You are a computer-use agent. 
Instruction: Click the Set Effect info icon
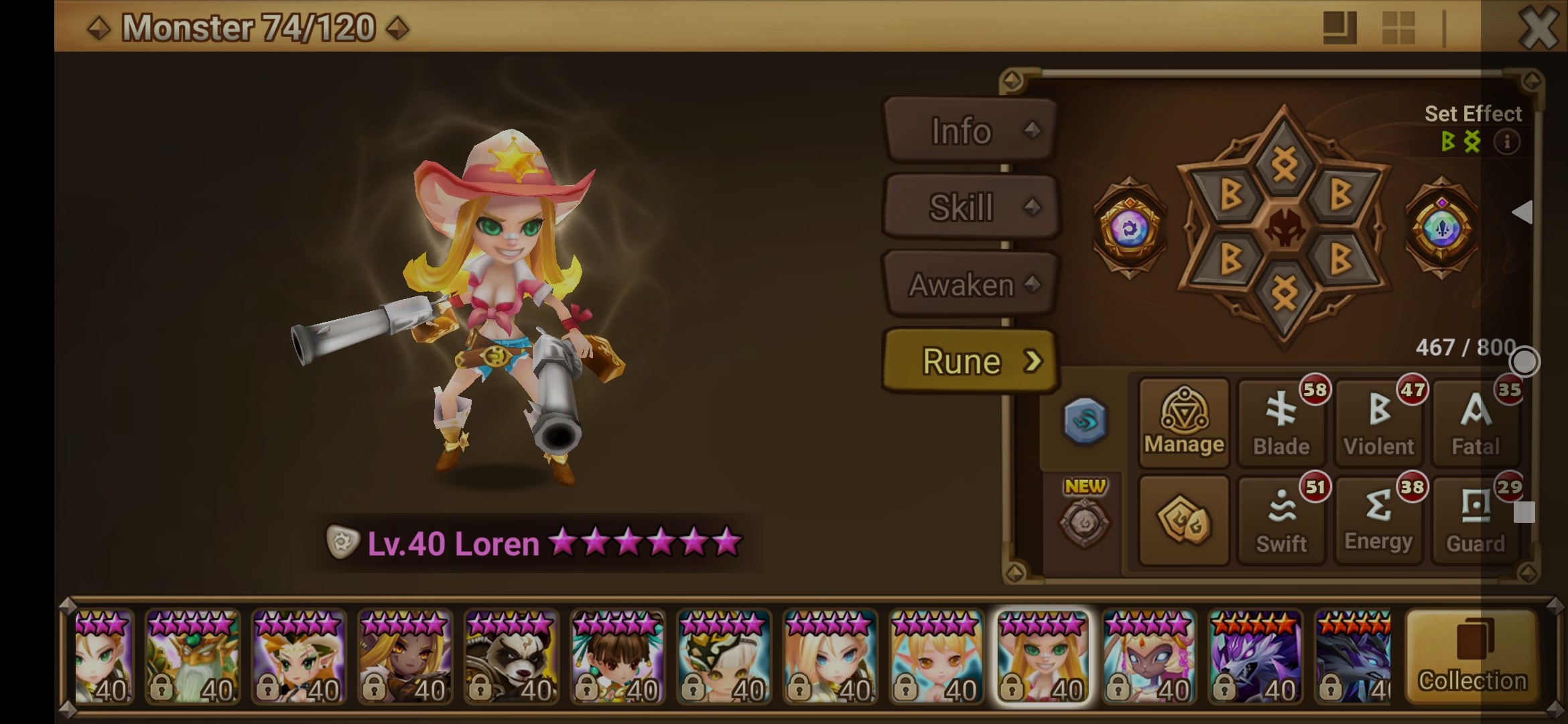point(1507,142)
